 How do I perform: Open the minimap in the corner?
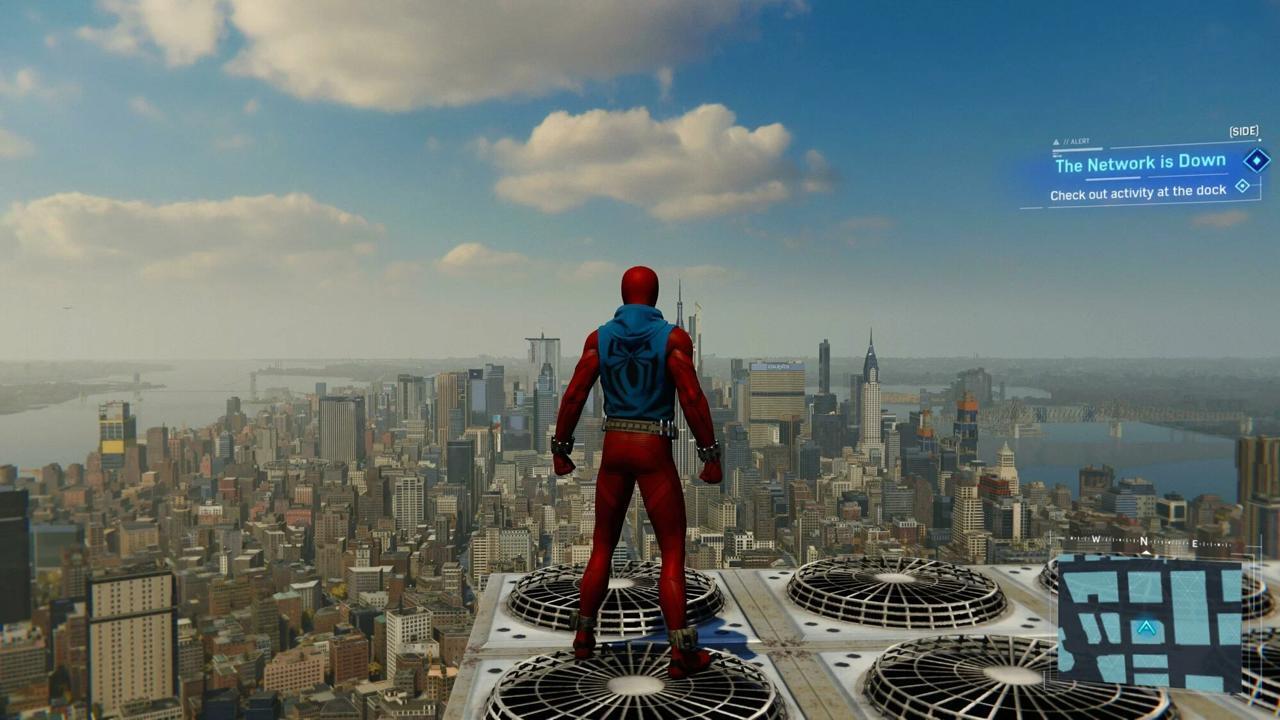[x=1149, y=624]
